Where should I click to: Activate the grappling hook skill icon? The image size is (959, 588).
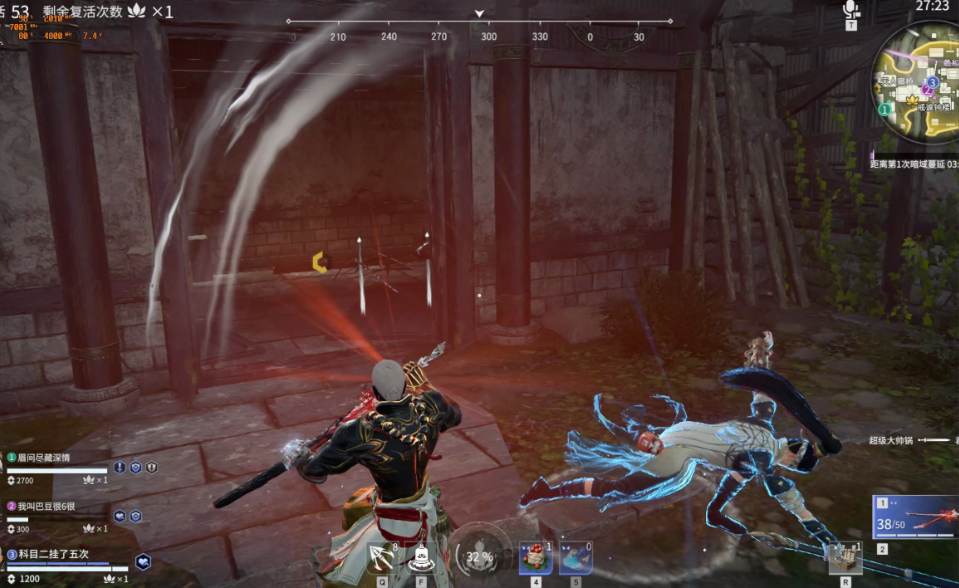point(382,556)
